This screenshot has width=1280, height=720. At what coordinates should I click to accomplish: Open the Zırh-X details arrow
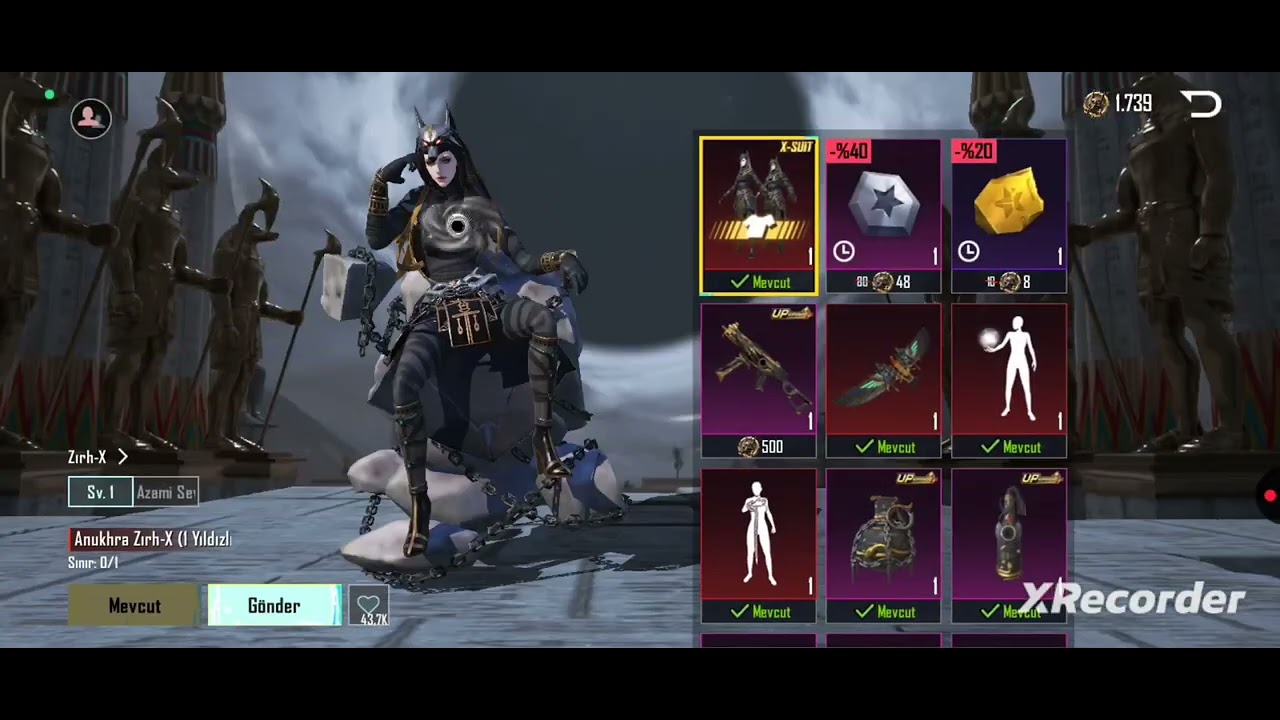click(123, 457)
